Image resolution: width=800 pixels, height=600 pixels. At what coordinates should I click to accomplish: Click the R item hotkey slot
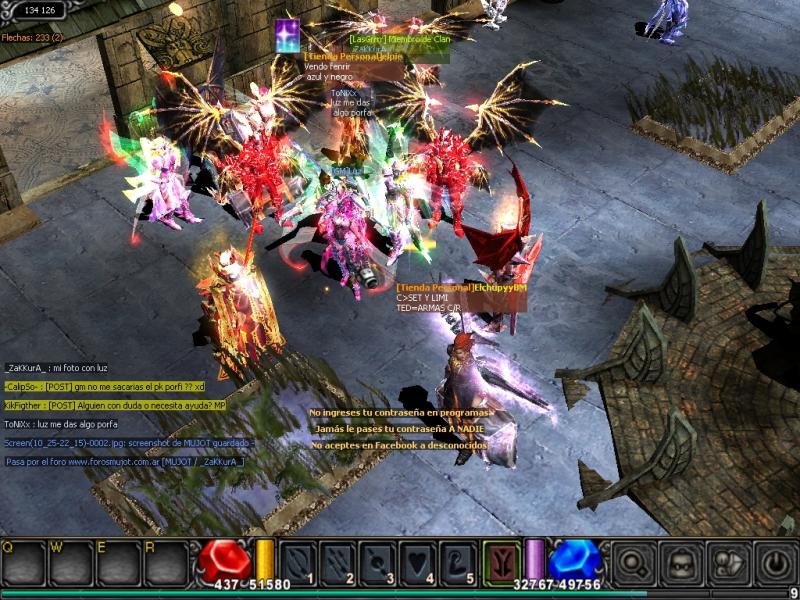click(166, 565)
